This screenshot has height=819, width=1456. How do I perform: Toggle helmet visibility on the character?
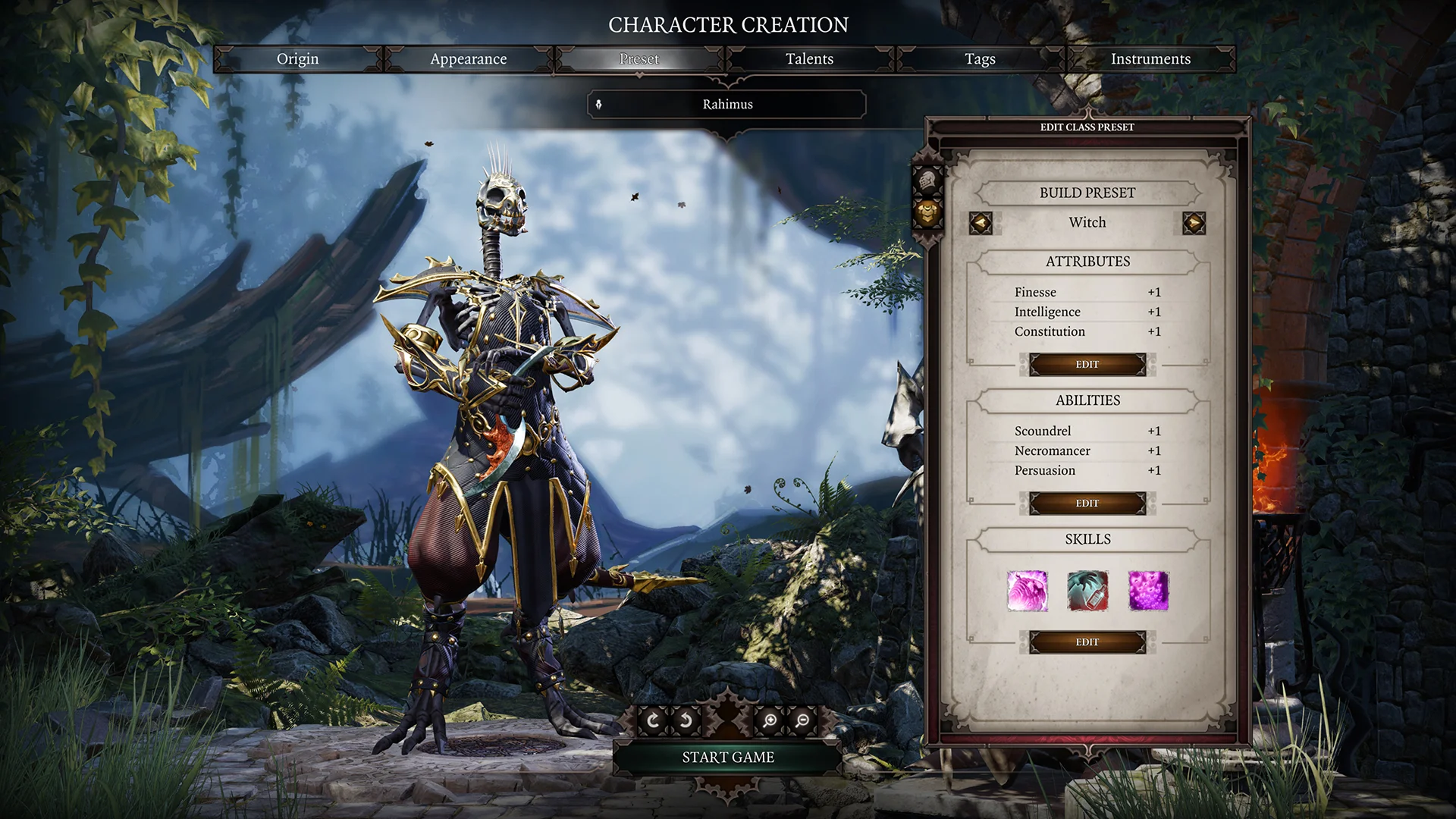[x=927, y=180]
